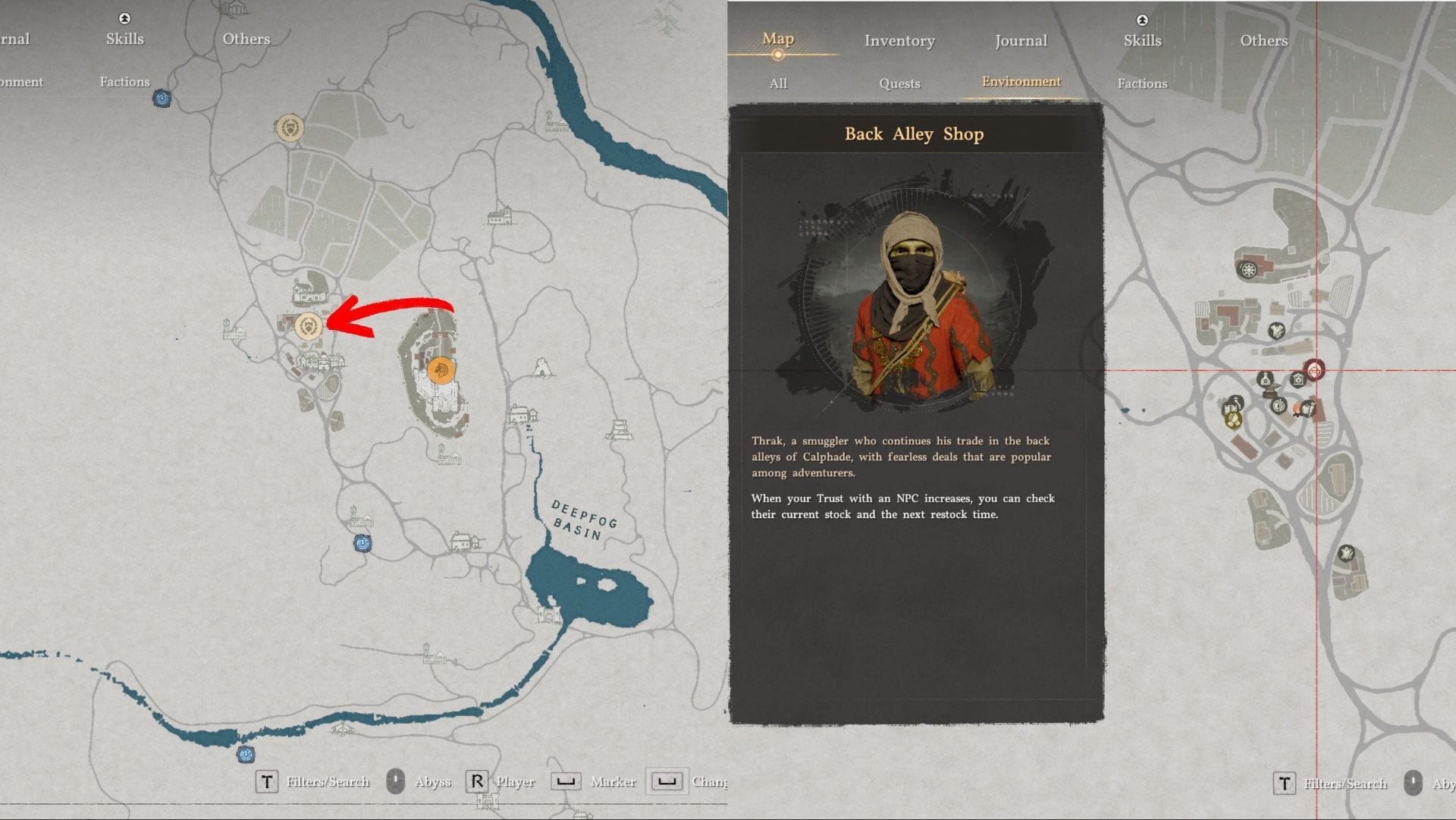Open the Journal tab
The image size is (1456, 820).
point(1020,41)
